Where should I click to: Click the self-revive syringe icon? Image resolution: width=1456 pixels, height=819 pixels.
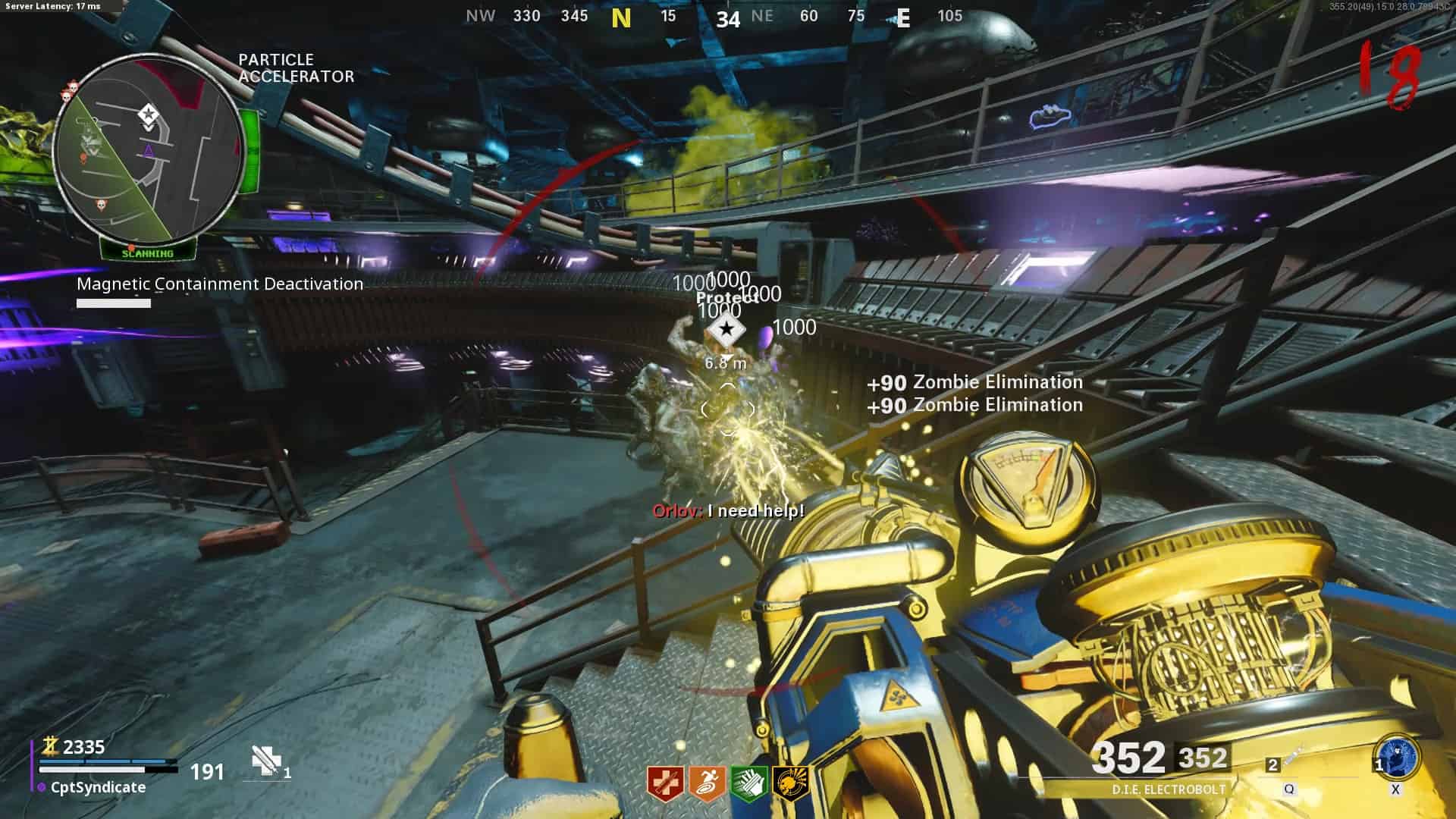[x=266, y=761]
